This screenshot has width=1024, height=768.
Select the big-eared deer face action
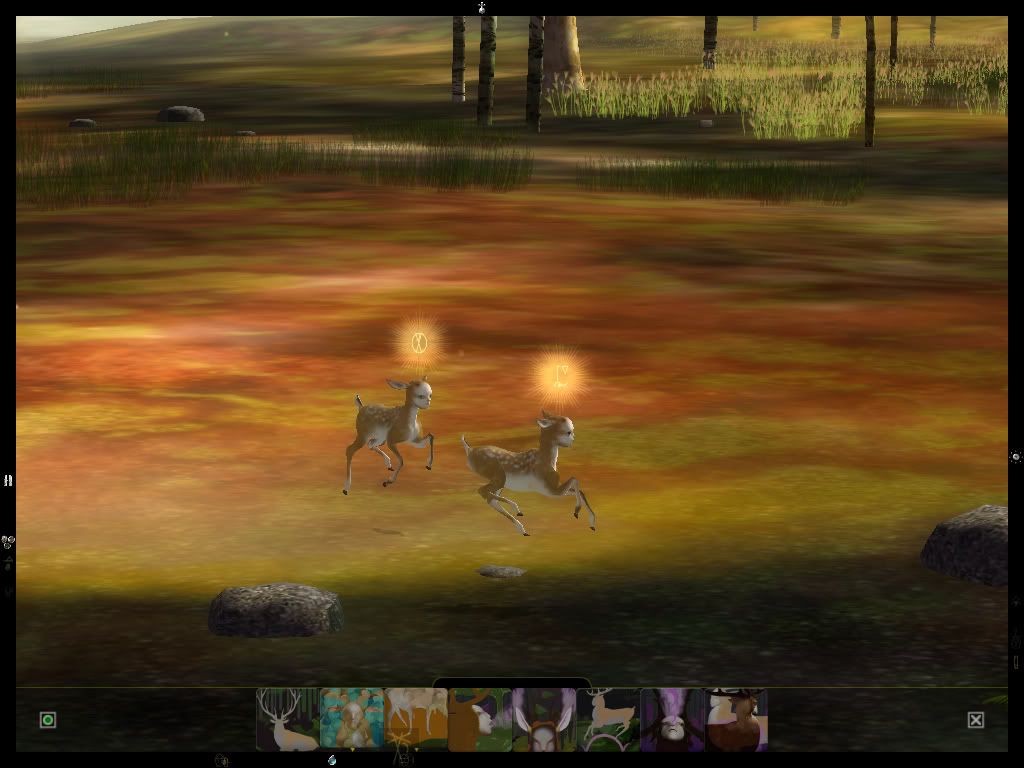tap(543, 719)
